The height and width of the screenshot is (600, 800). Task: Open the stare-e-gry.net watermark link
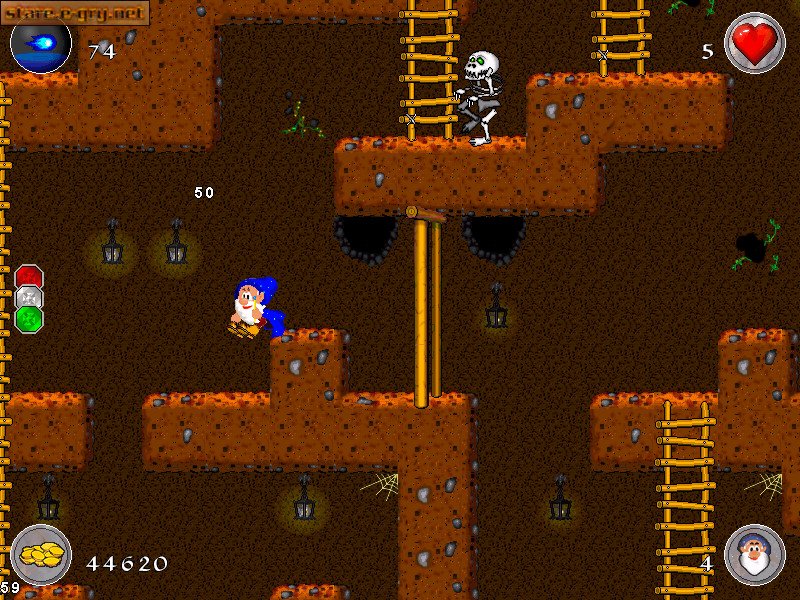click(x=75, y=12)
